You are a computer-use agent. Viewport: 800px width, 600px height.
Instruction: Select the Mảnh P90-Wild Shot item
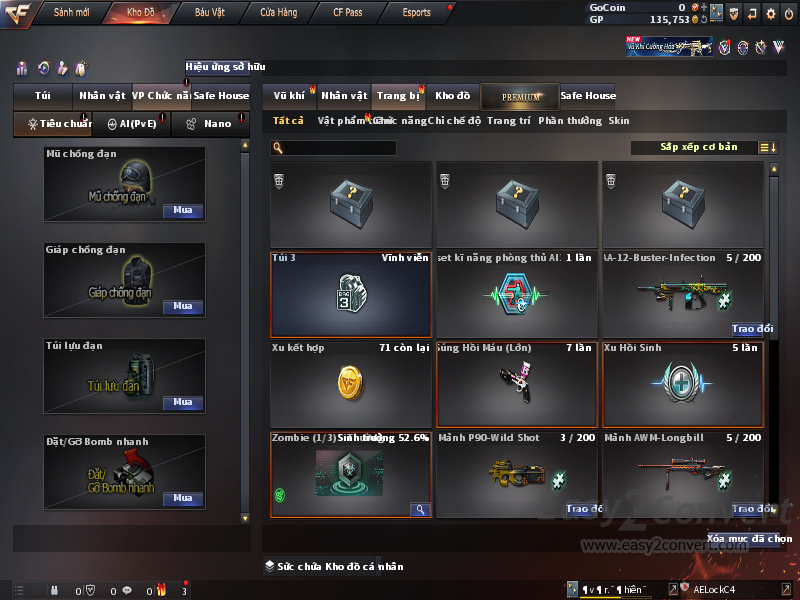click(516, 475)
